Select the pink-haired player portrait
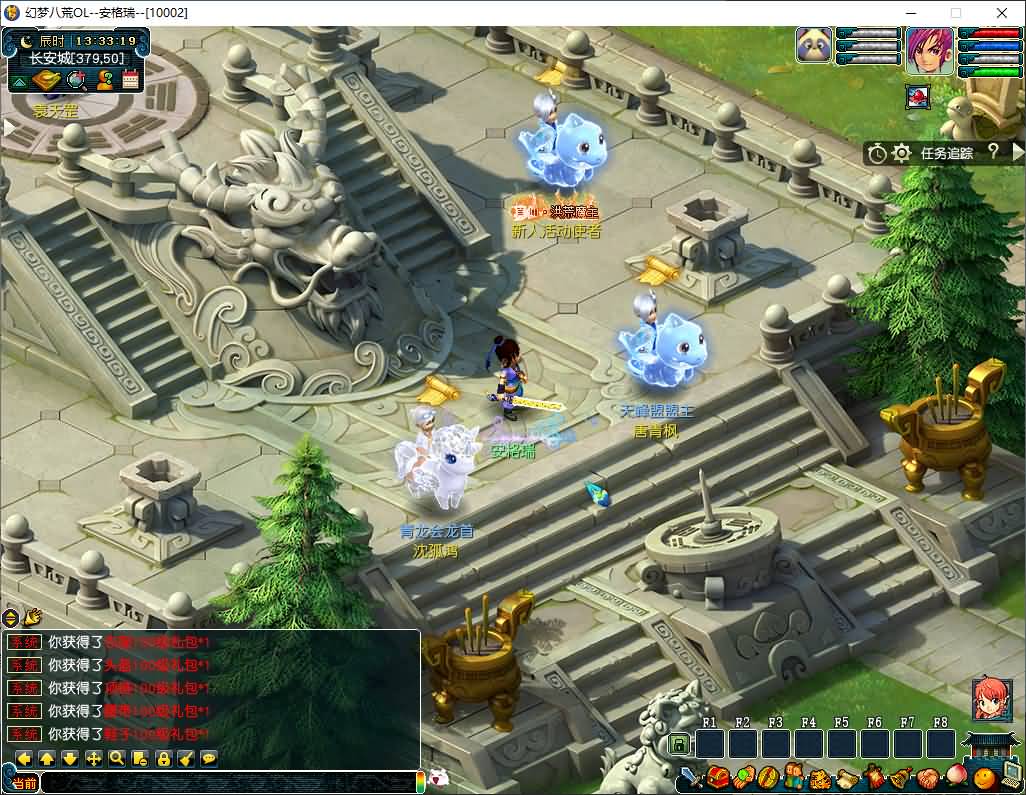This screenshot has width=1026, height=795. pos(930,50)
